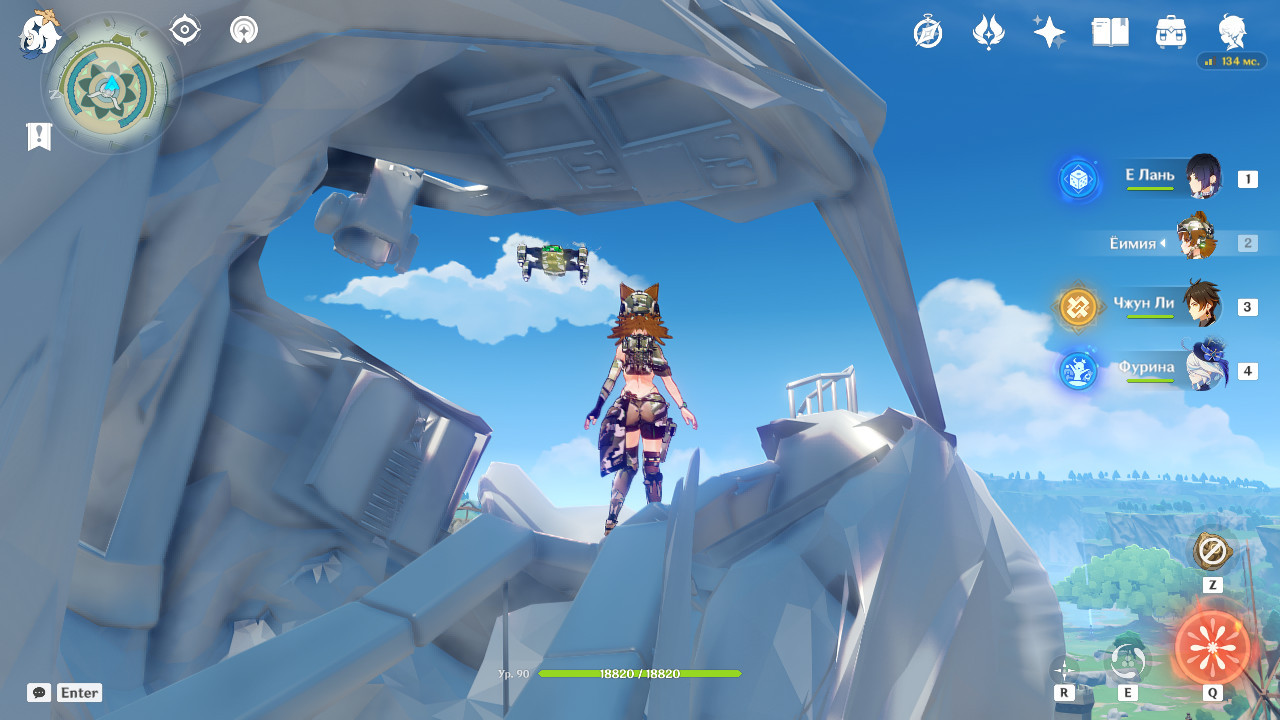Open the Adventurer Handbook book icon
1280x720 pixels.
point(1110,32)
